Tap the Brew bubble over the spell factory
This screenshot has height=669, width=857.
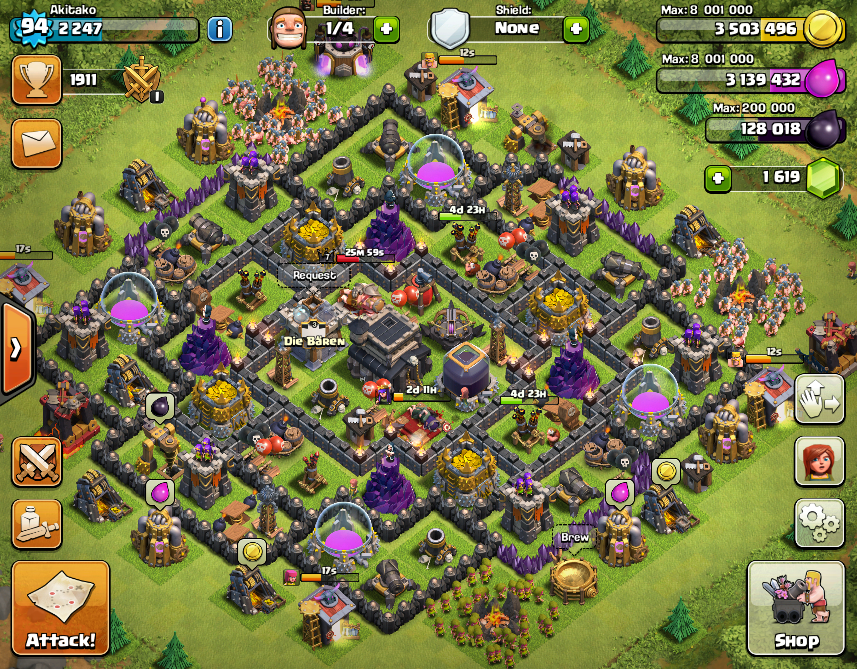574,537
